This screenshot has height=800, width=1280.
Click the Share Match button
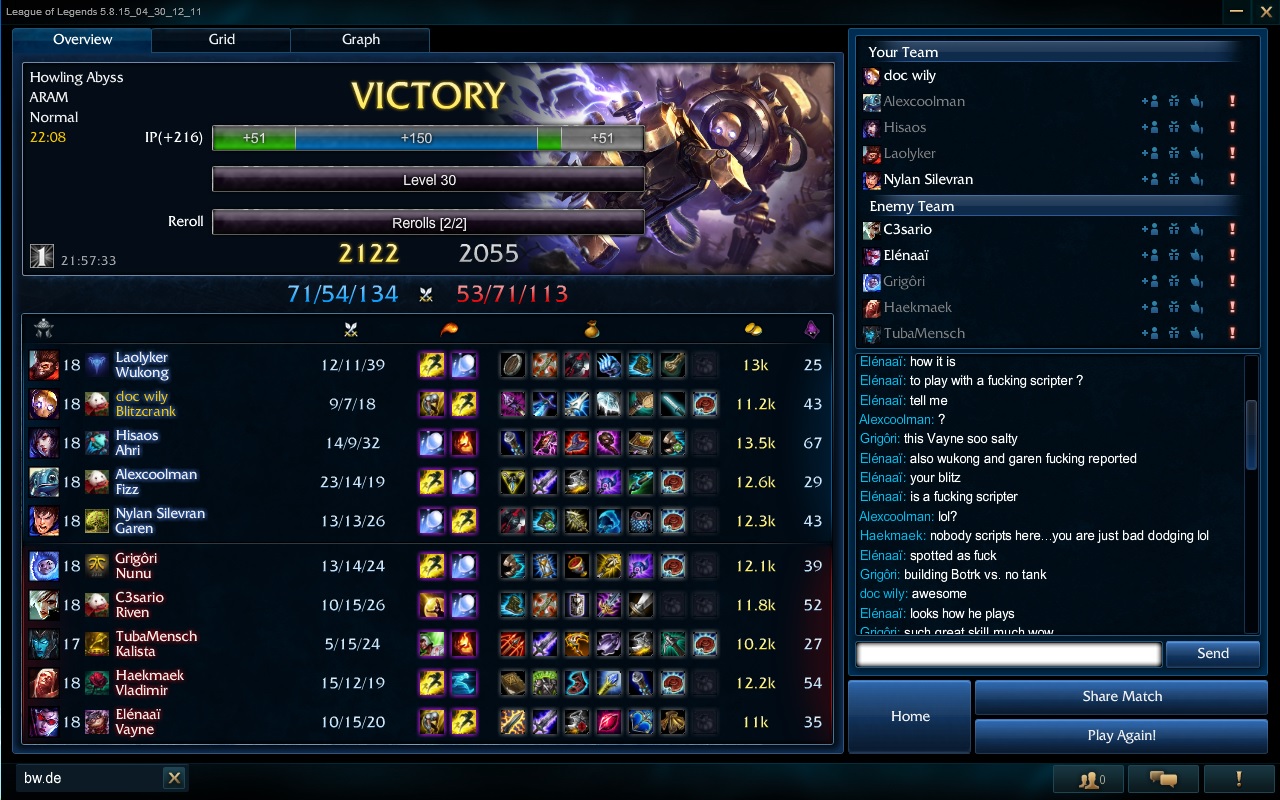[1121, 697]
